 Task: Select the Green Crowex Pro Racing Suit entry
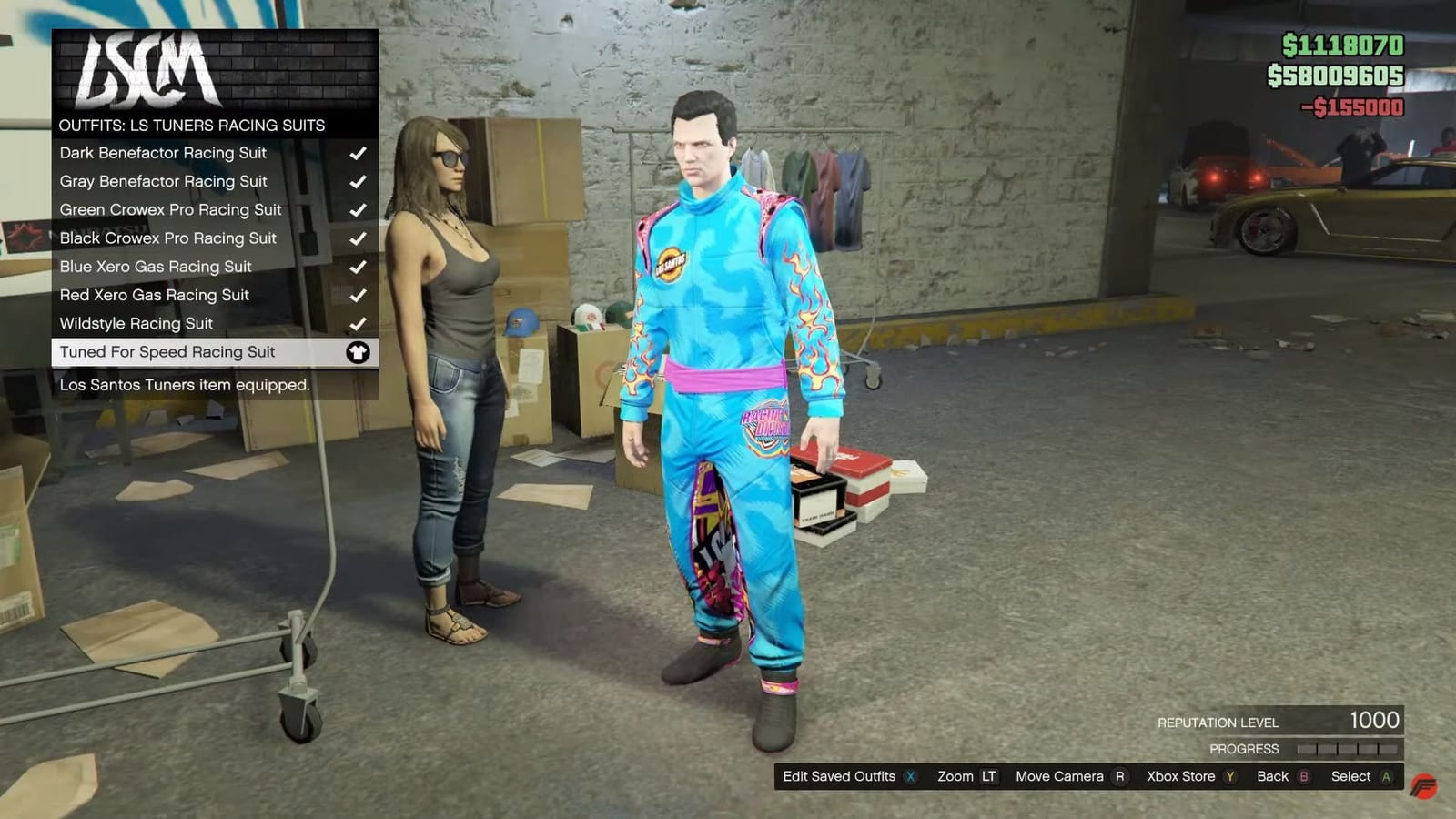point(170,209)
